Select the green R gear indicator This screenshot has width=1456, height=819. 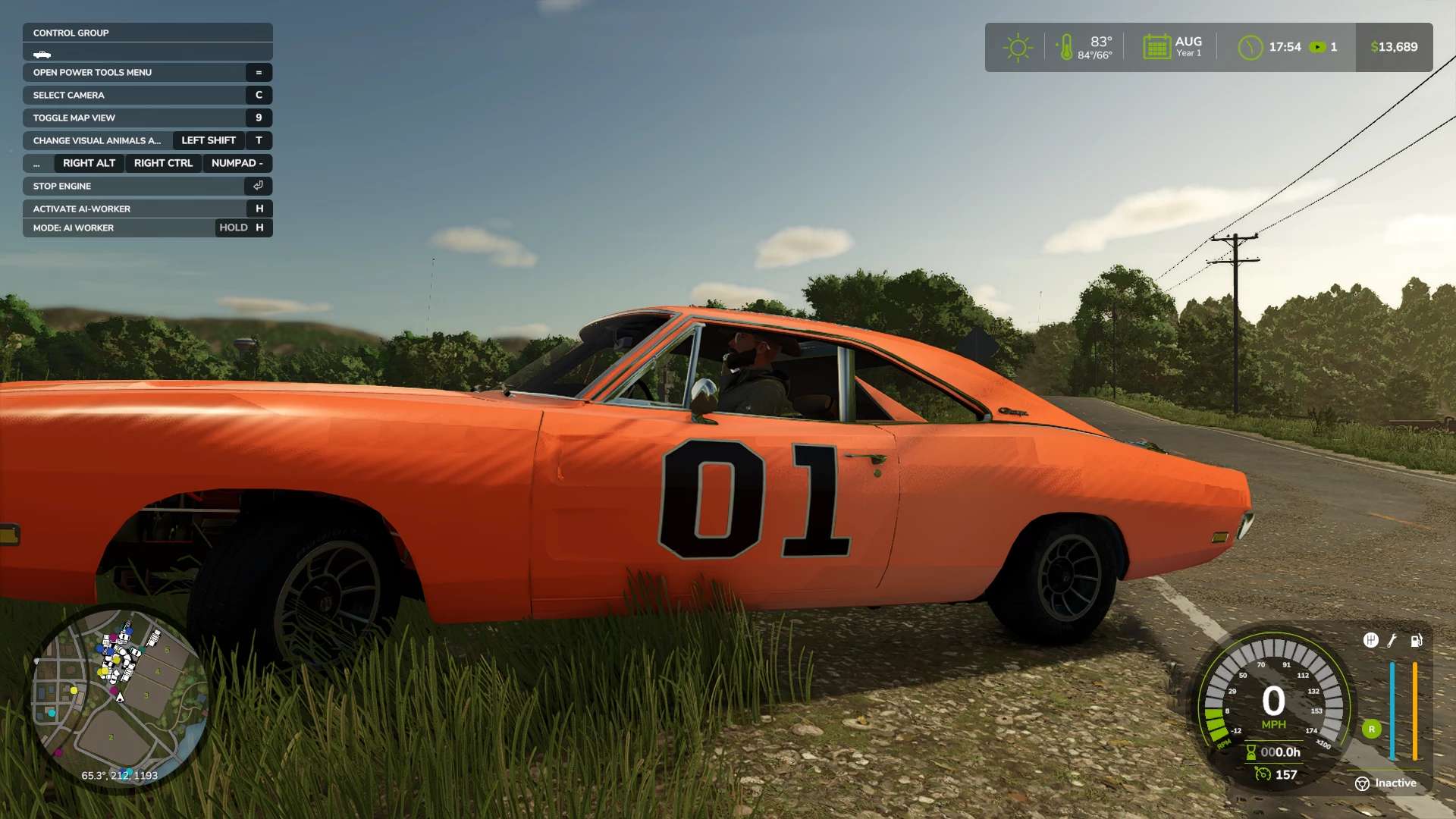click(1371, 730)
